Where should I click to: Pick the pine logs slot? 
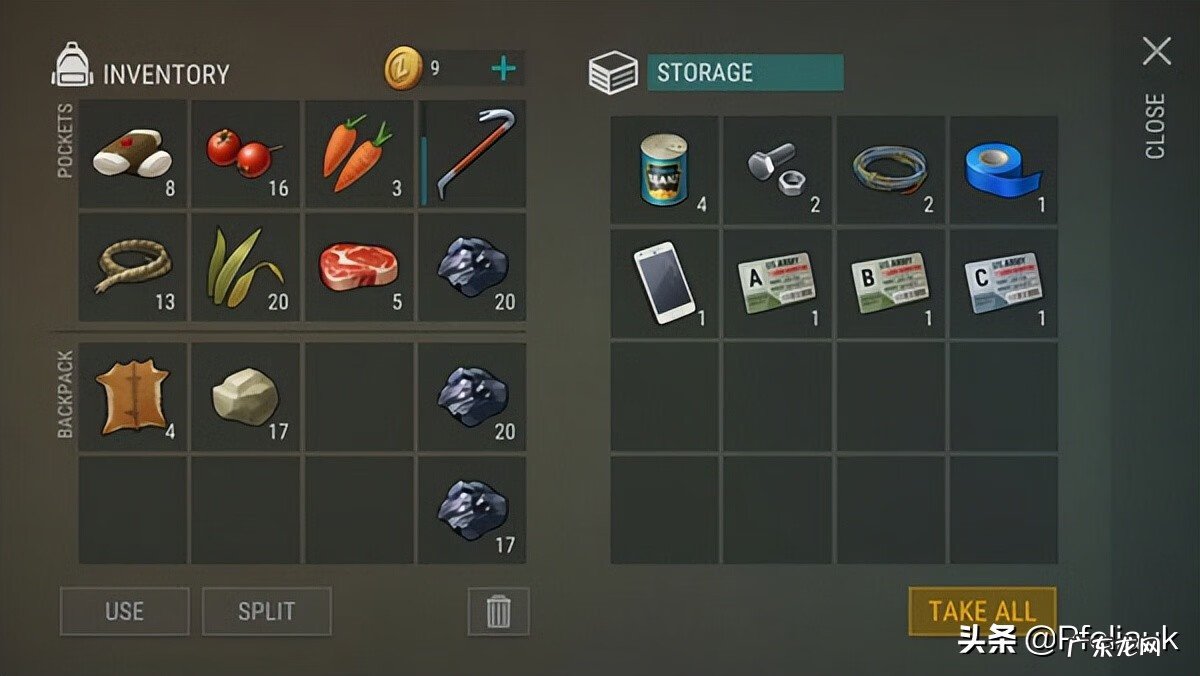point(133,154)
